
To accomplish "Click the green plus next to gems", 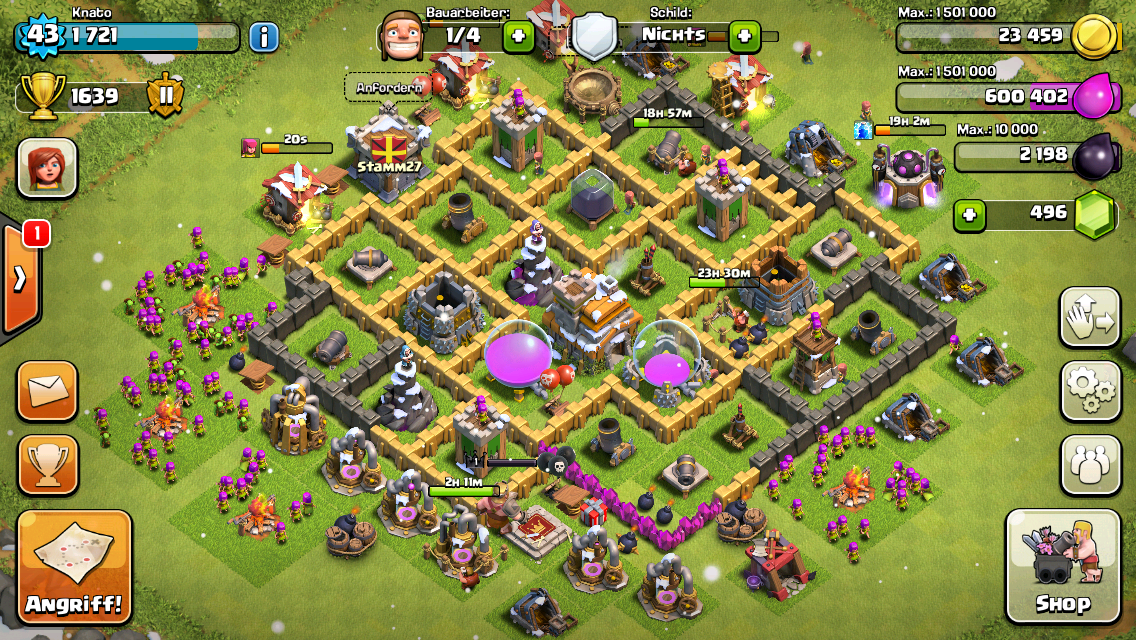I will point(967,214).
